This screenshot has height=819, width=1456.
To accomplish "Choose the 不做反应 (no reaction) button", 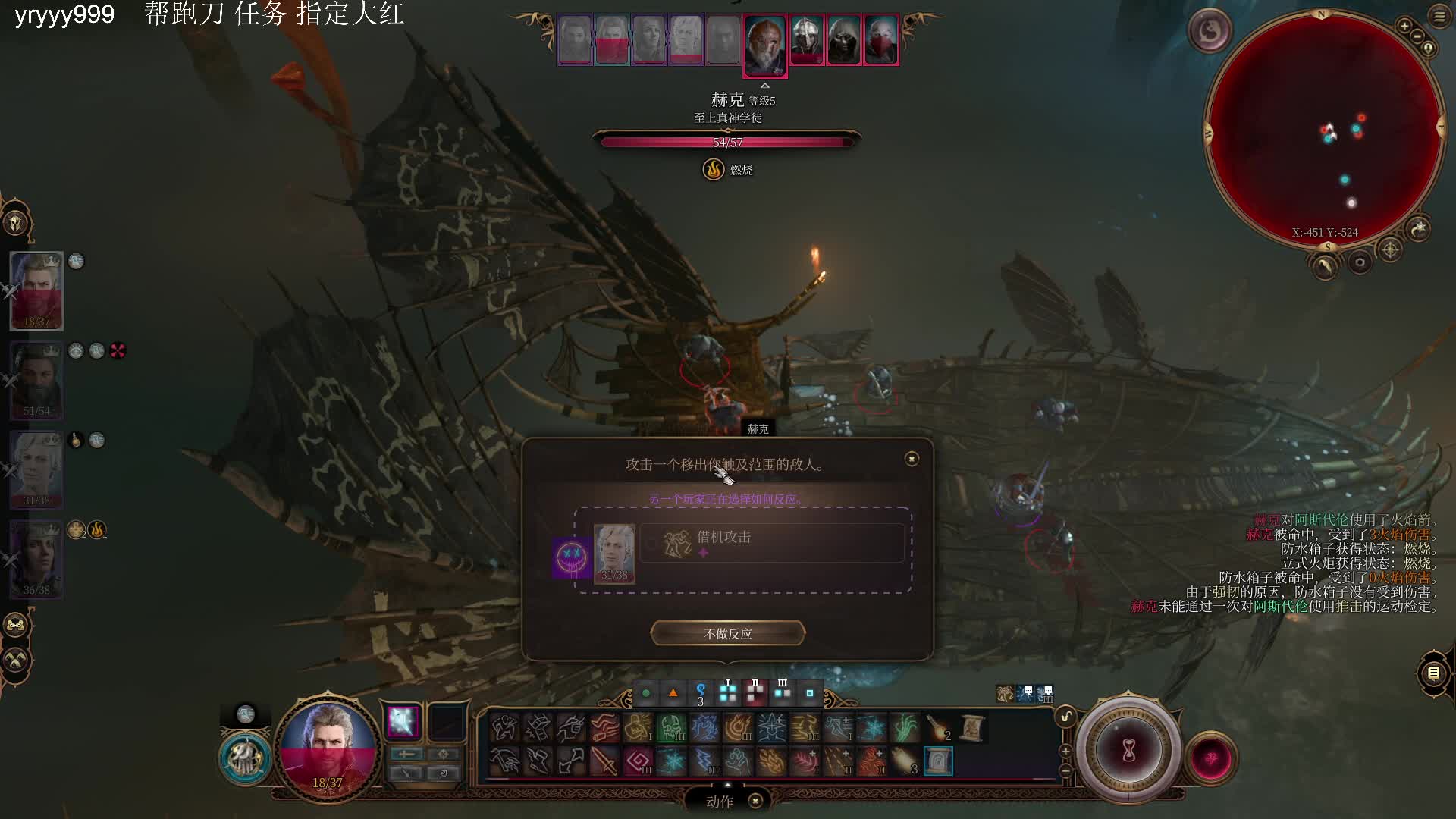I will [x=727, y=633].
